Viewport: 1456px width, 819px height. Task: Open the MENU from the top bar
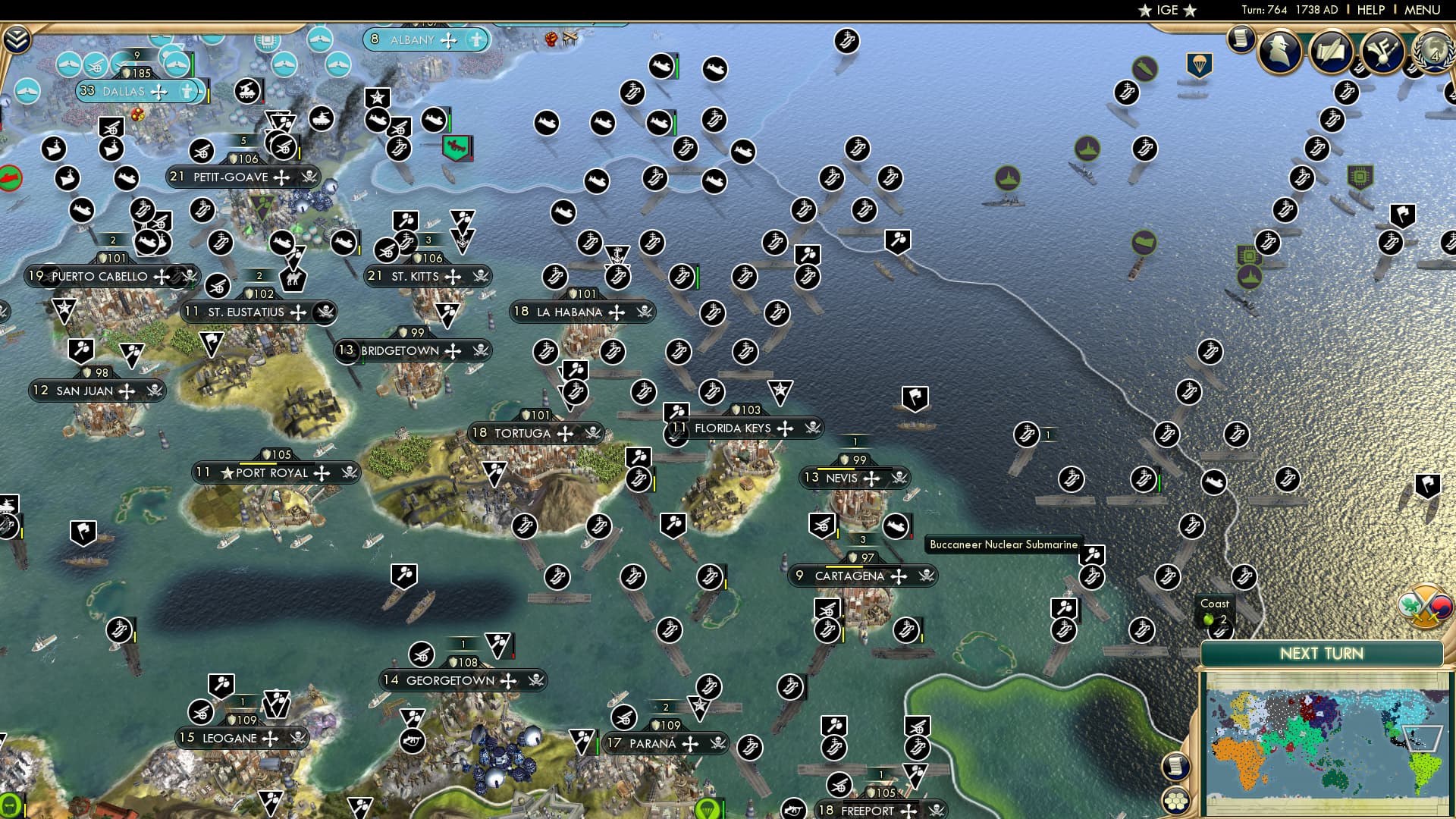point(1424,10)
